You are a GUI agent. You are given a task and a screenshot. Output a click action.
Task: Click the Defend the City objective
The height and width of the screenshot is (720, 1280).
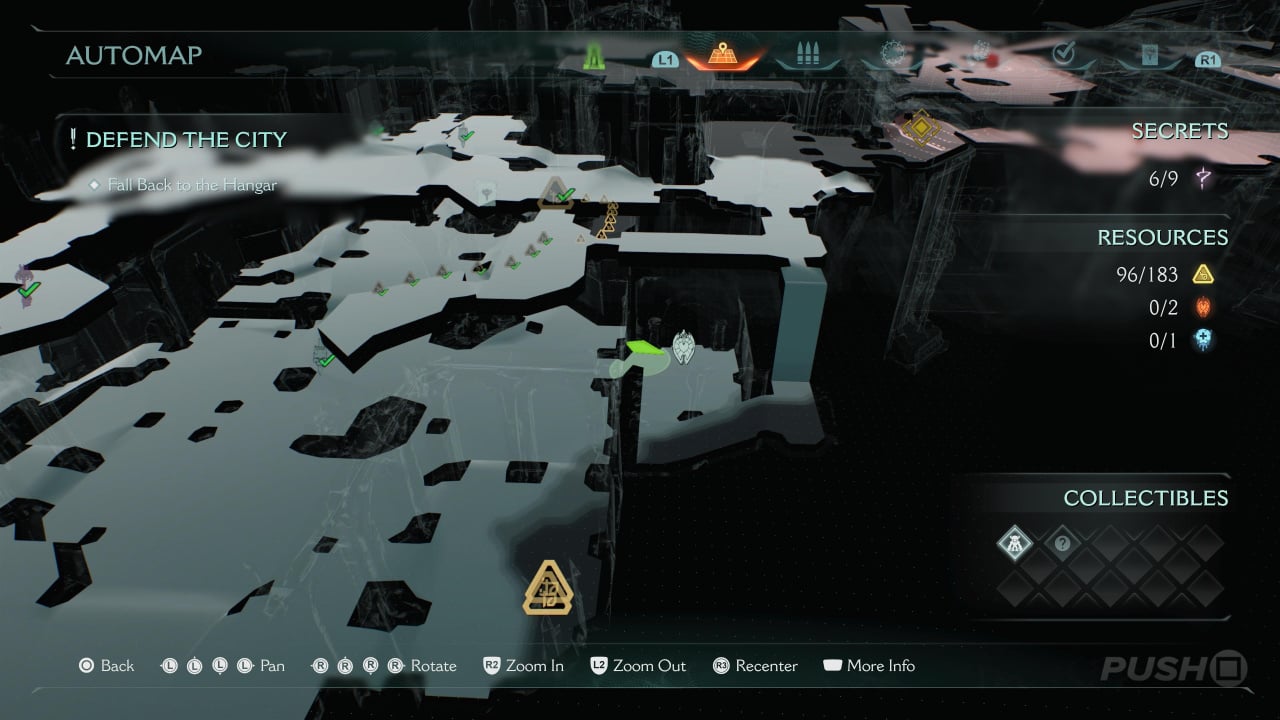186,140
